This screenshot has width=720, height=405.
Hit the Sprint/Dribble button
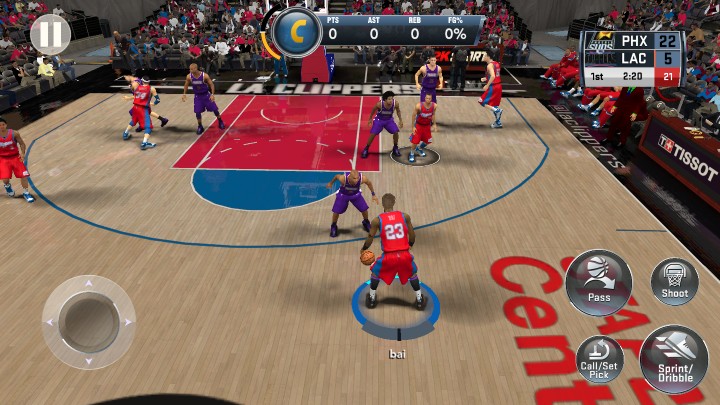point(674,359)
